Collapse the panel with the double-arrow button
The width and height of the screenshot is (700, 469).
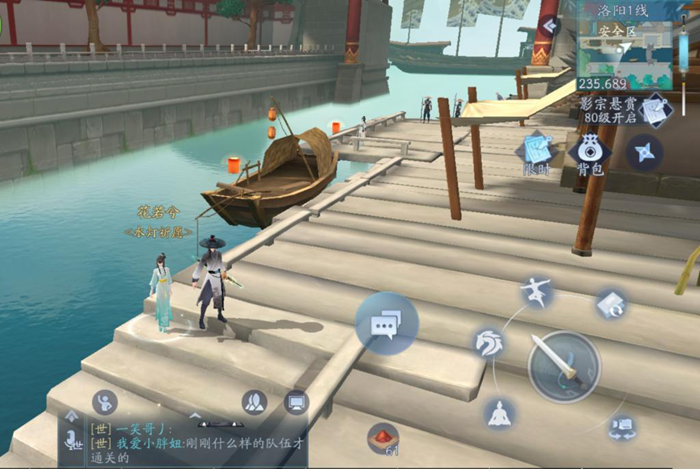pyautogui.click(x=549, y=25)
